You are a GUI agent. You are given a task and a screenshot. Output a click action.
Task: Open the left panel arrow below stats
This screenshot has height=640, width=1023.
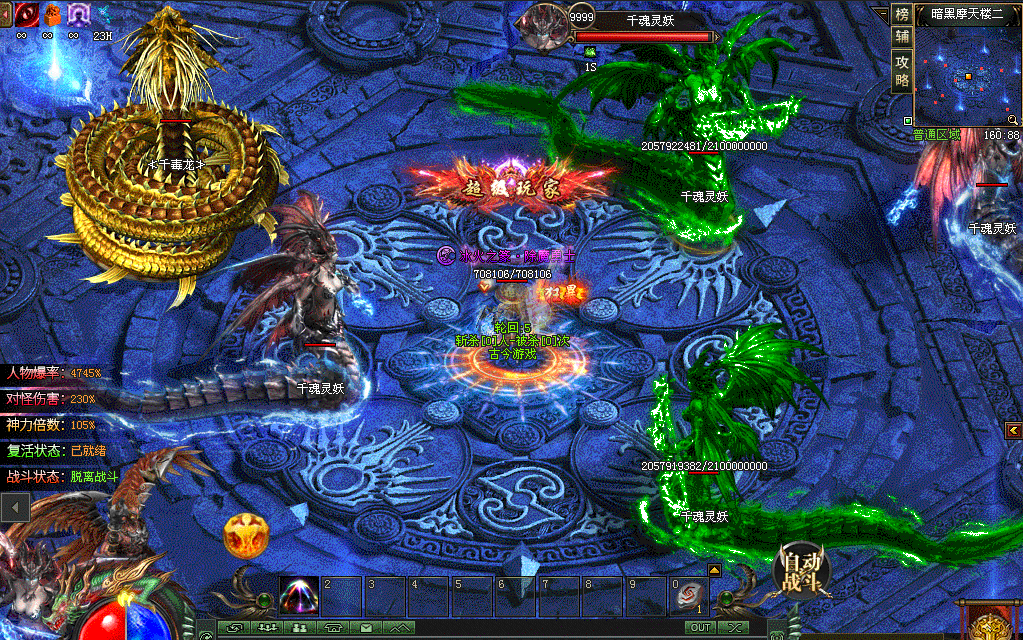[x=14, y=507]
